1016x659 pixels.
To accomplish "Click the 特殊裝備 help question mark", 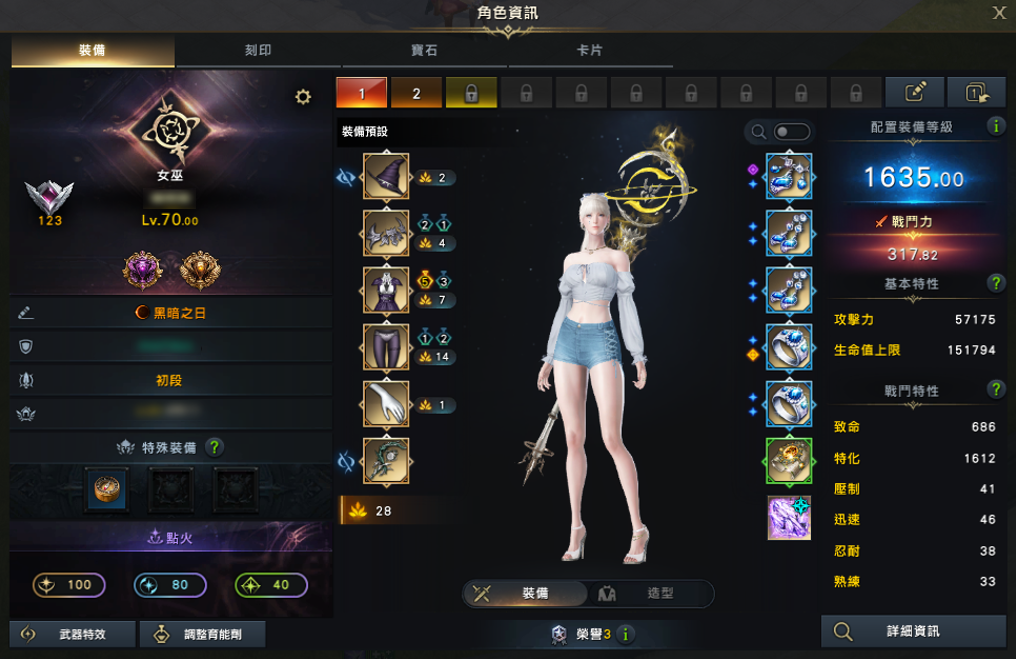I will [x=214, y=447].
